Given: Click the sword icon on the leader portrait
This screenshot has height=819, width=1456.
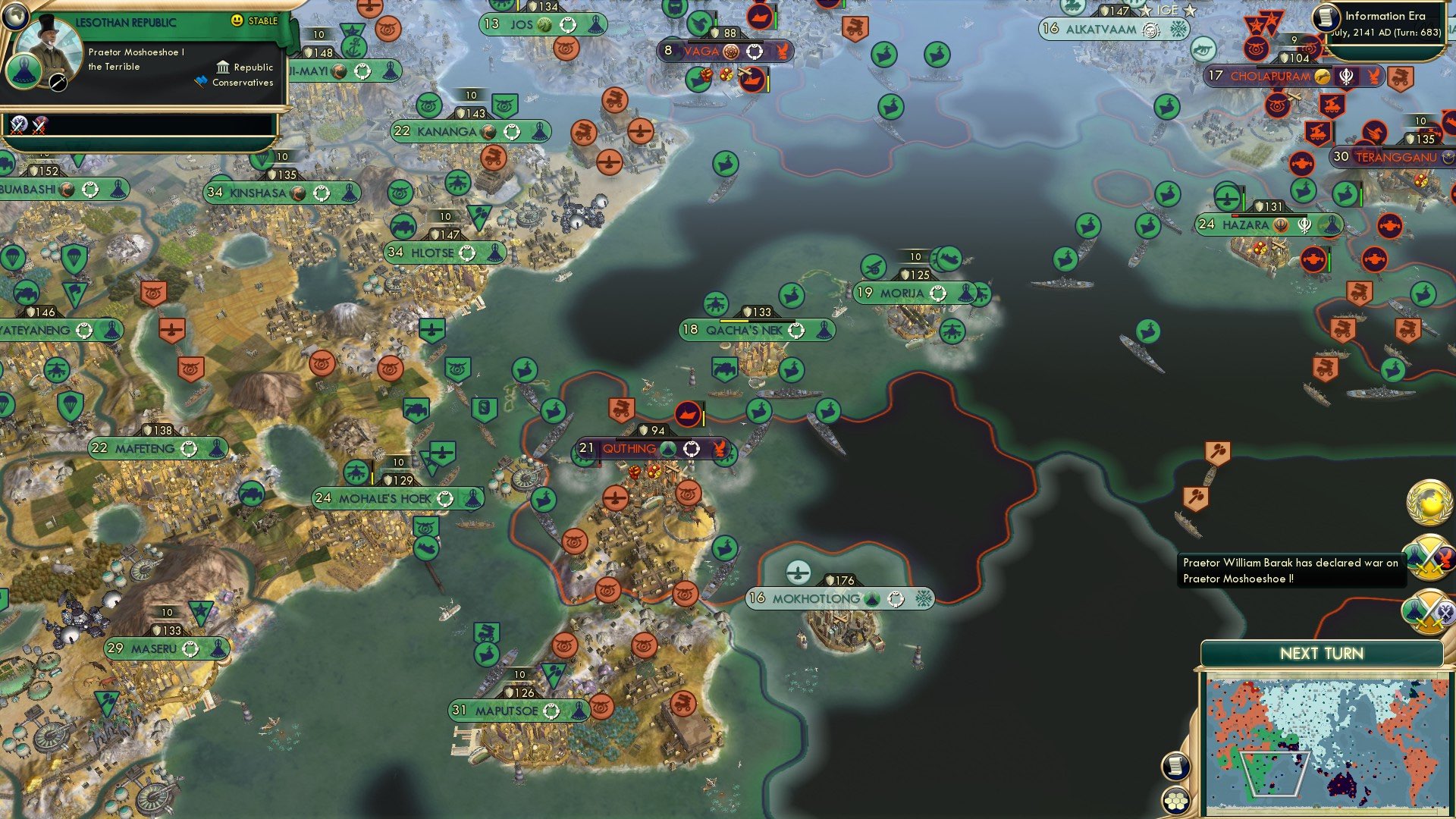Looking at the screenshot, I should tap(58, 82).
